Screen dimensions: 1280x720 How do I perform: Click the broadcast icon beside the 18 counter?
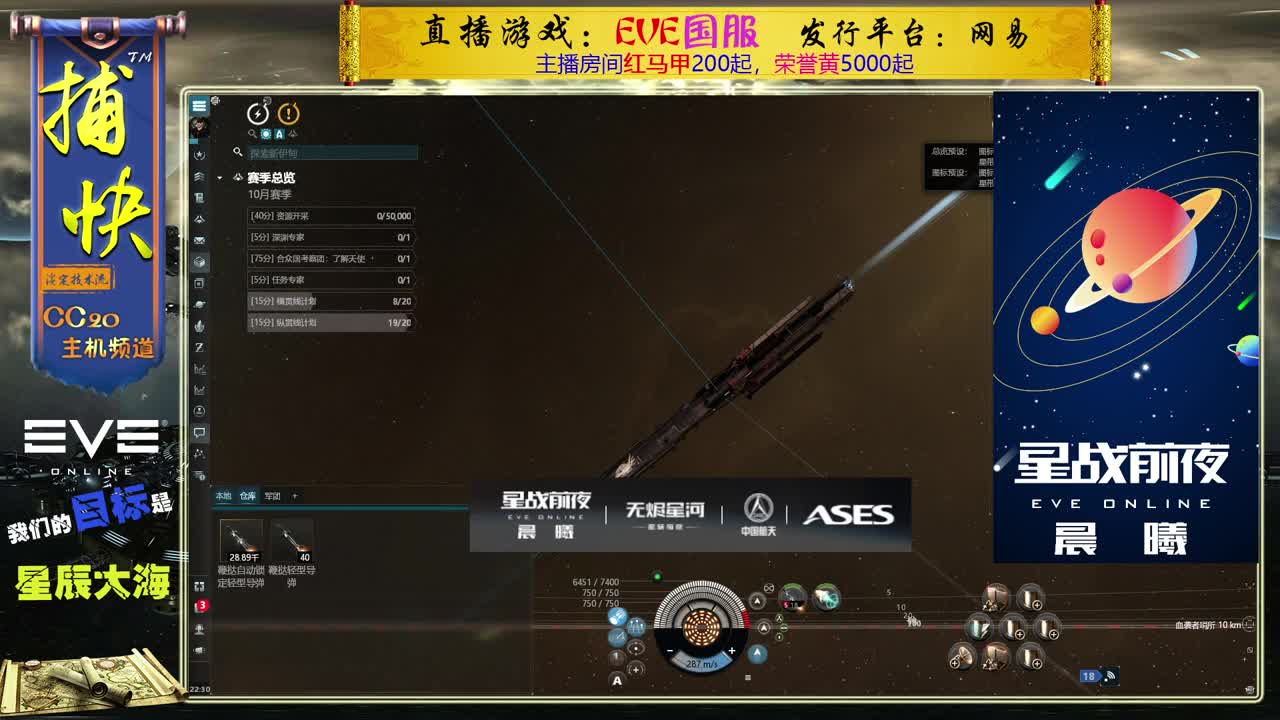pyautogui.click(x=1110, y=677)
